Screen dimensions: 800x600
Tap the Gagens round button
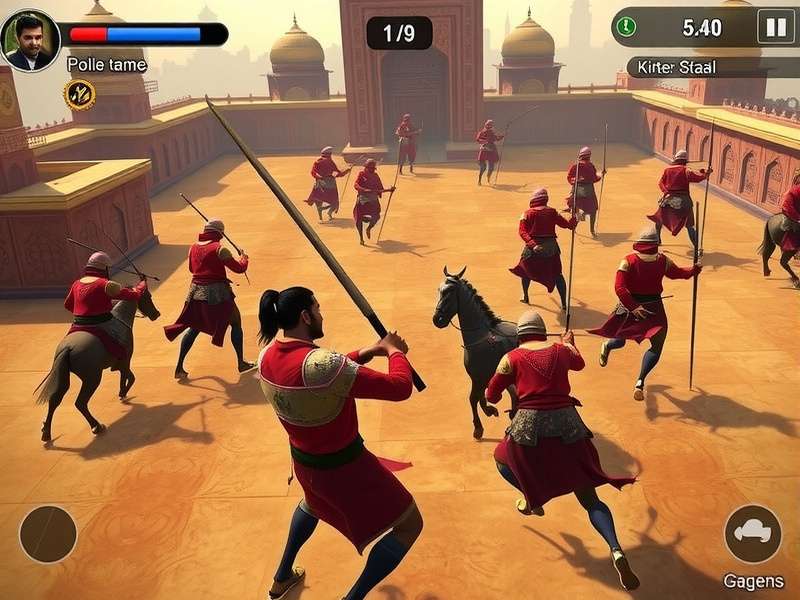click(x=753, y=534)
